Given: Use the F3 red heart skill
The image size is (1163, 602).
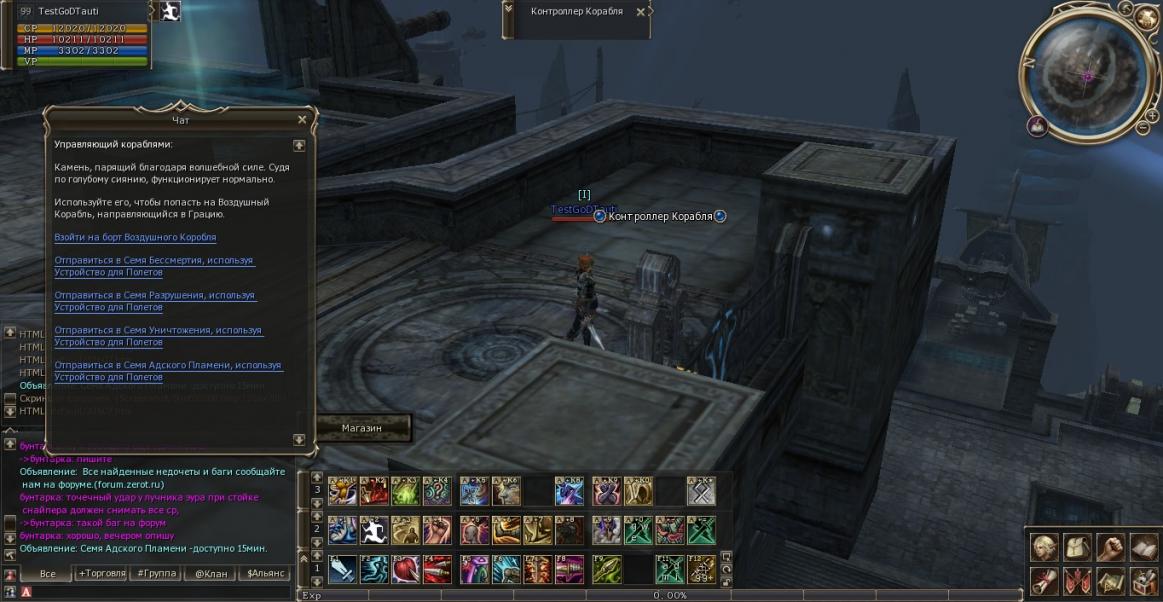Looking at the screenshot, I should [x=405, y=569].
